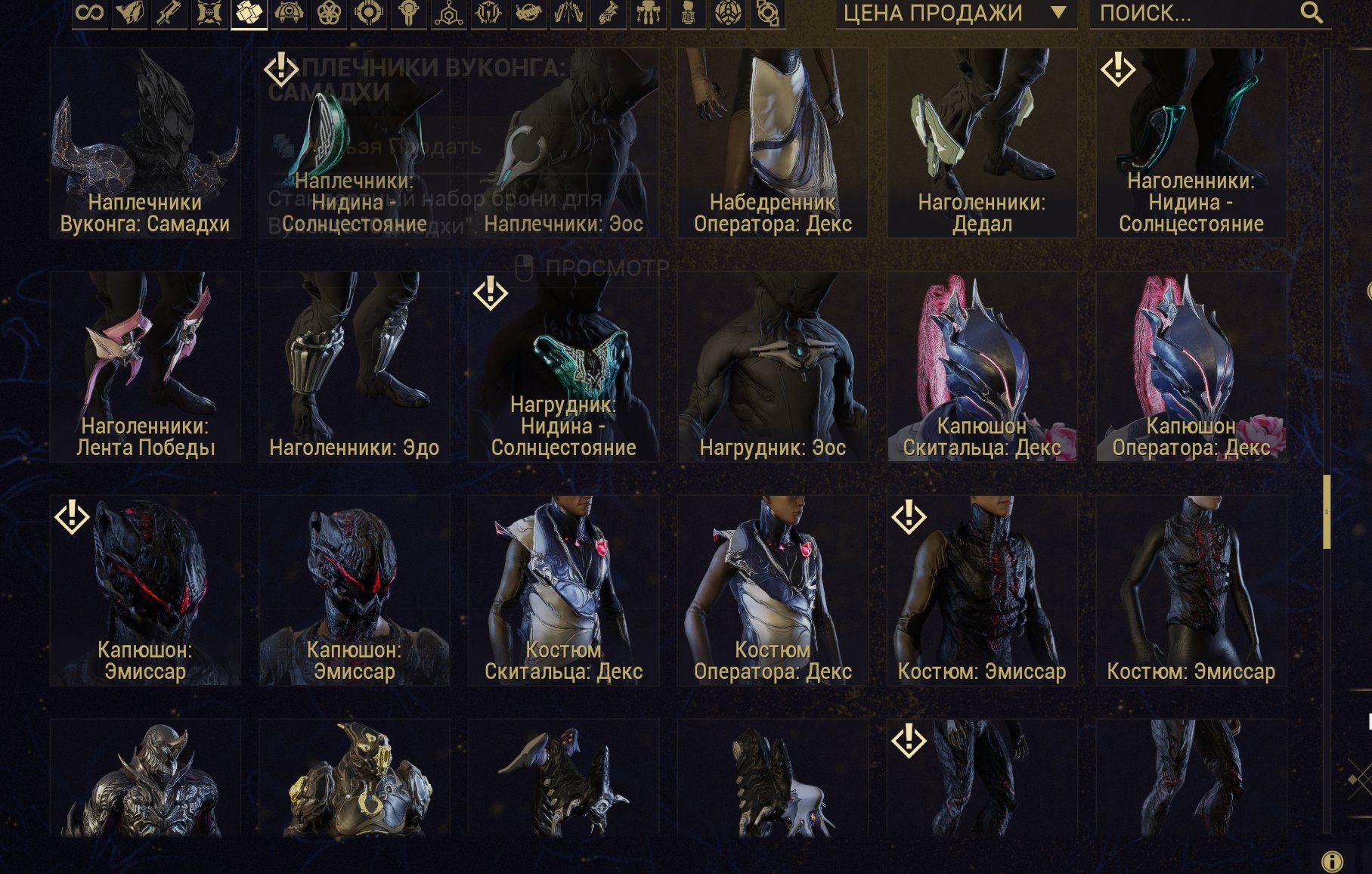Open the ЦЕНА ПРОДАЖИ sort dropdown
The height and width of the screenshot is (874, 1372).
click(955, 13)
